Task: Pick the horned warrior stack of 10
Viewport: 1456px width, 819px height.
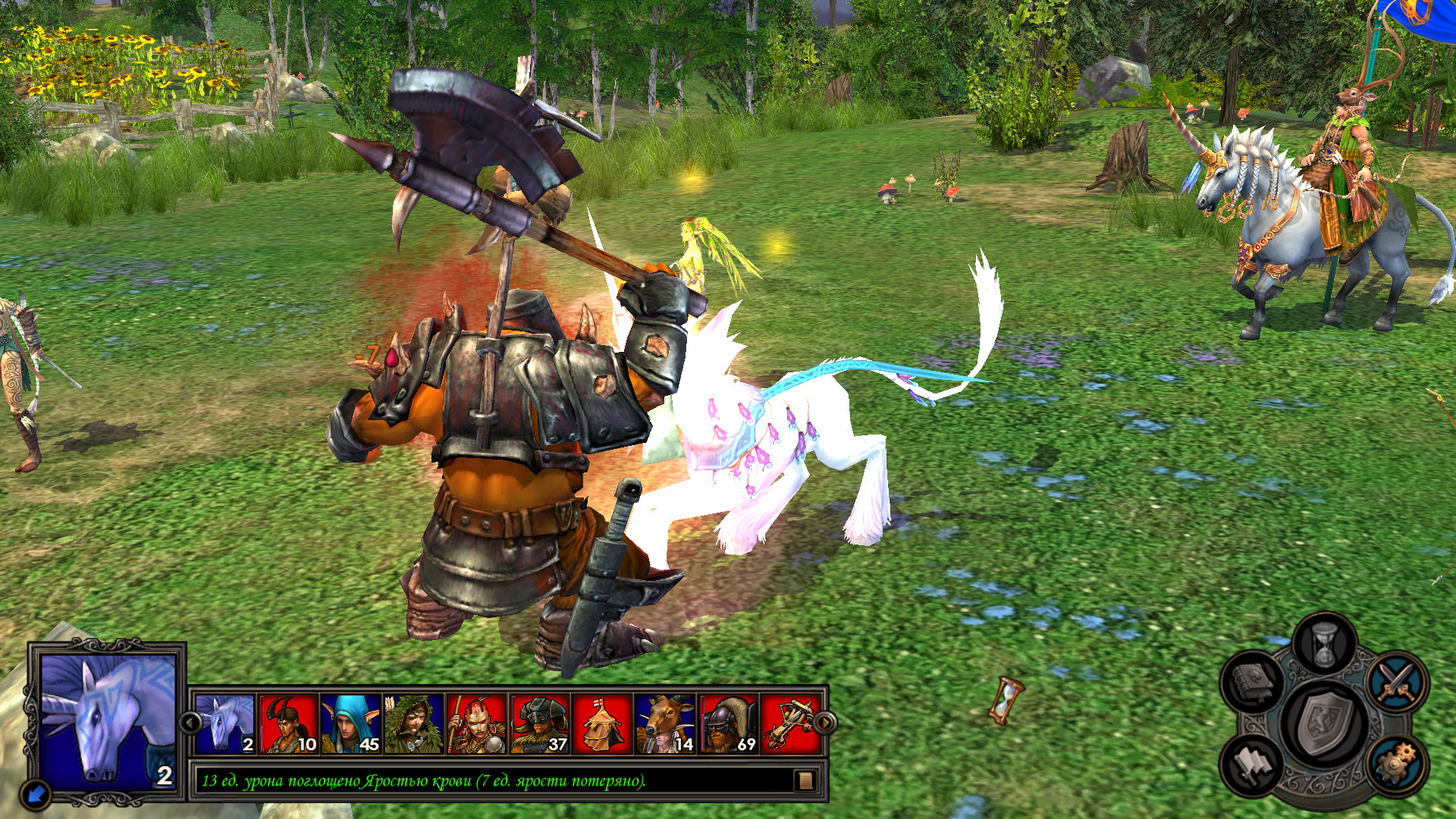Action: tap(288, 724)
